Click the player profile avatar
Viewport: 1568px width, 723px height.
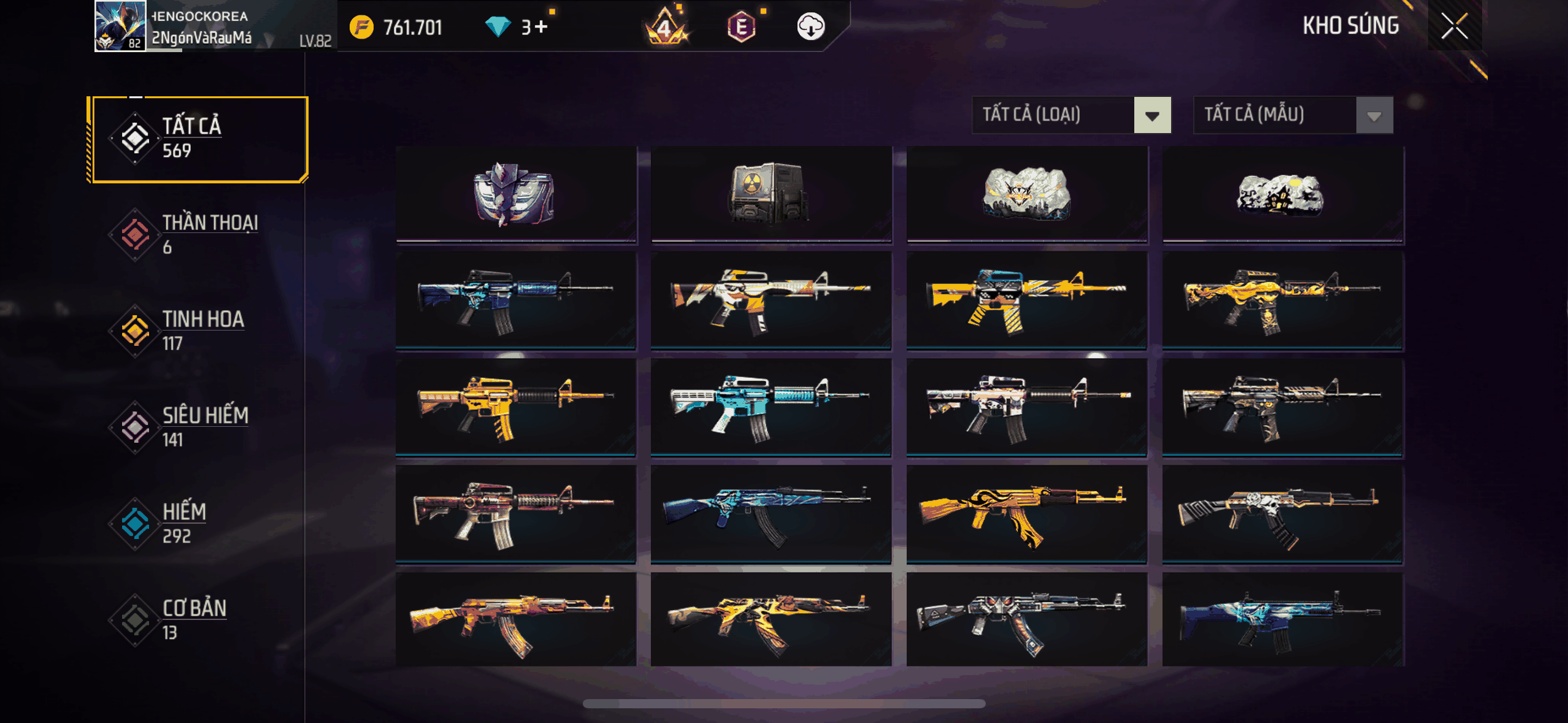[120, 26]
